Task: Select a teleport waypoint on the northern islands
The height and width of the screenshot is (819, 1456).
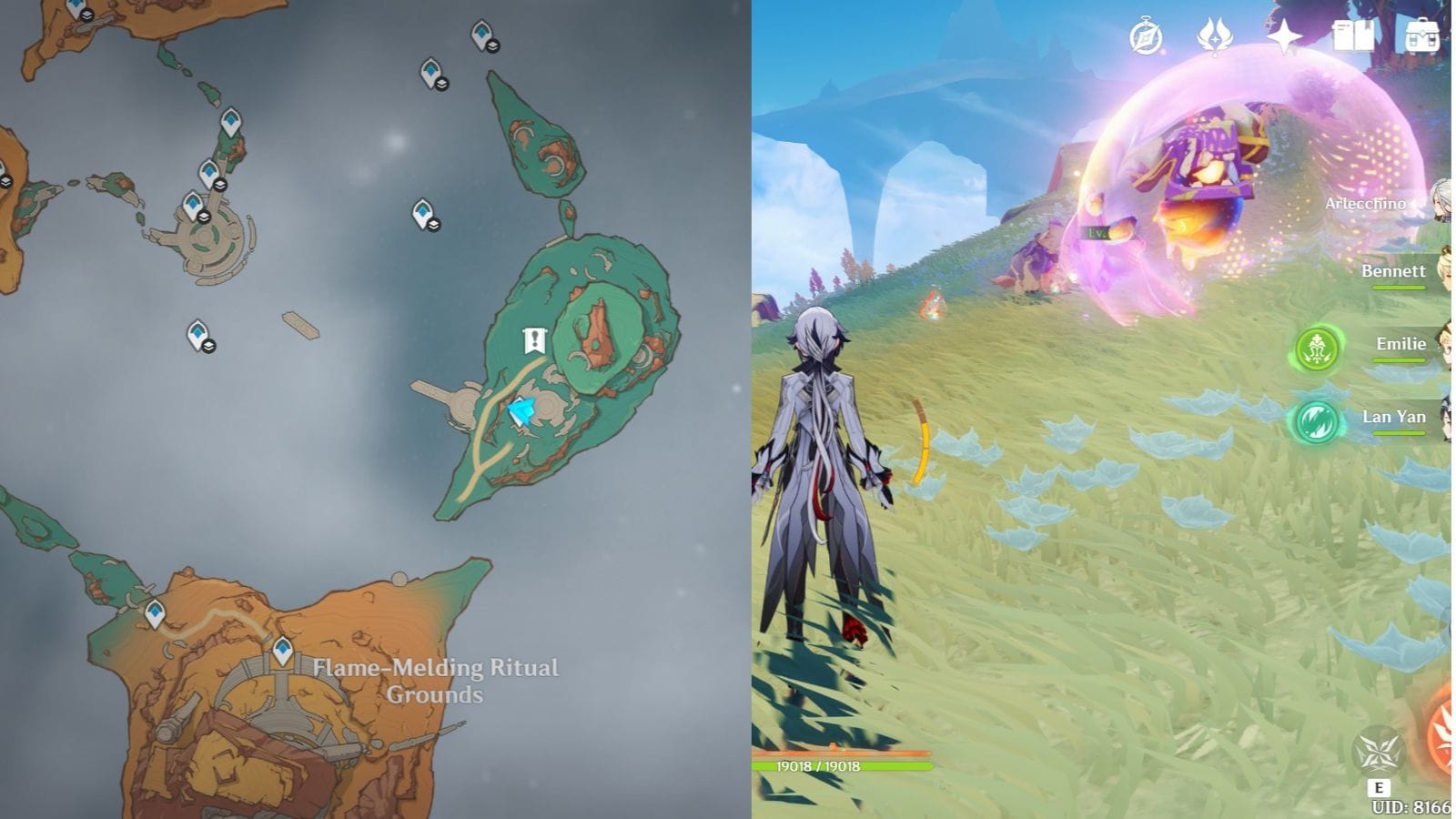Action: pos(480,35)
